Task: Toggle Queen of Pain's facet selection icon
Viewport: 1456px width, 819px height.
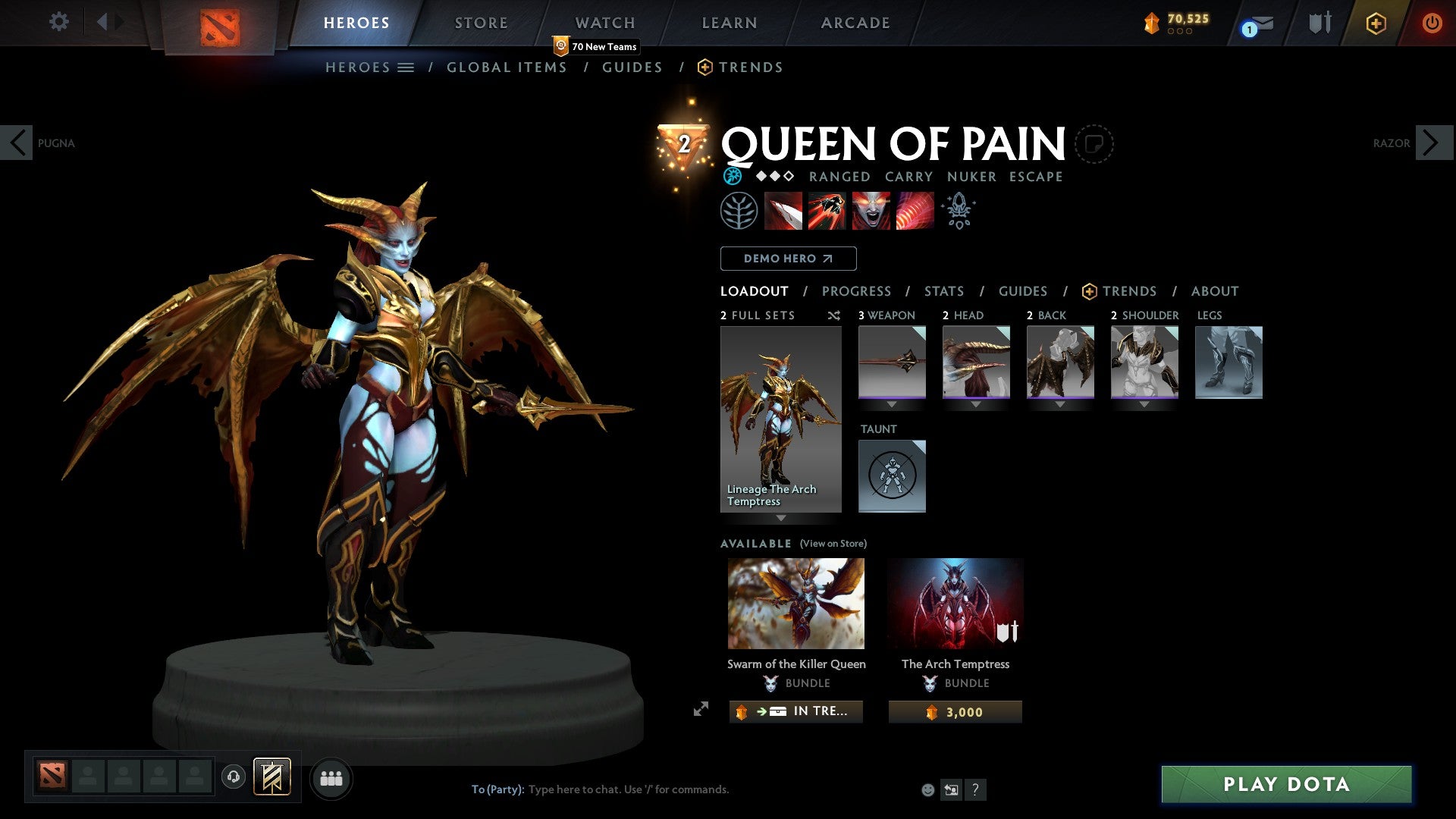Action: (732, 176)
